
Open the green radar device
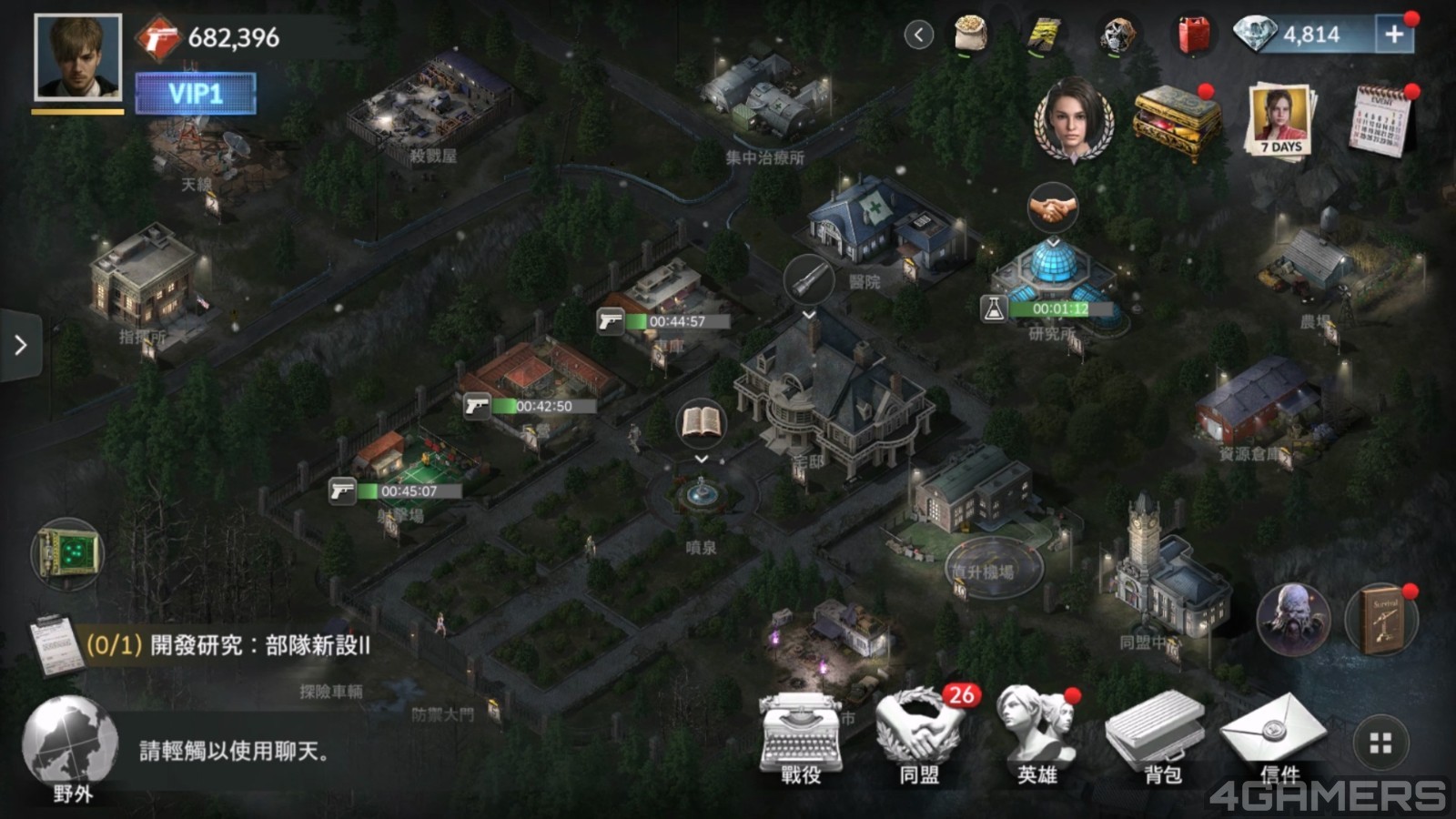[67, 552]
